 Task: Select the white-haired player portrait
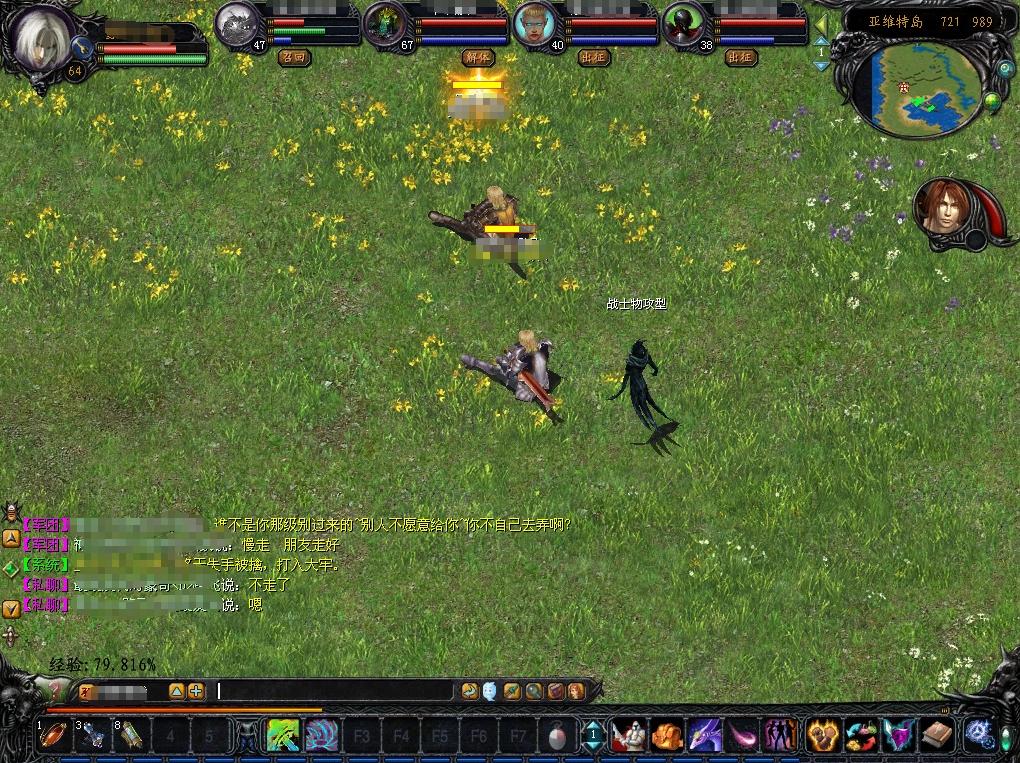[x=43, y=34]
